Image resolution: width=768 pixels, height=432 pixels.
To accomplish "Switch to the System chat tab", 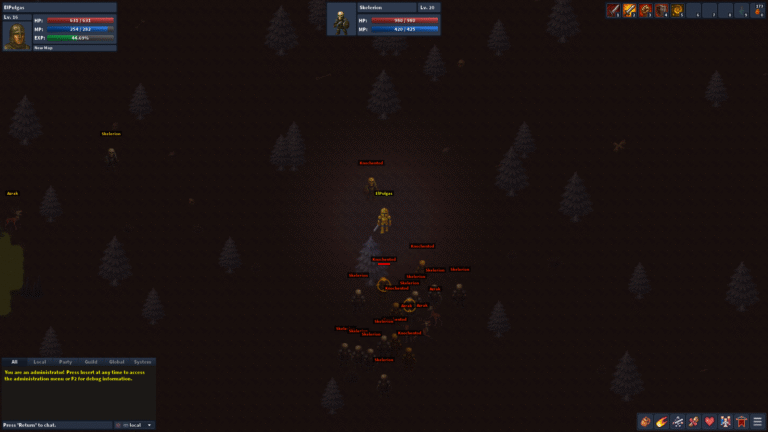I will (143, 362).
